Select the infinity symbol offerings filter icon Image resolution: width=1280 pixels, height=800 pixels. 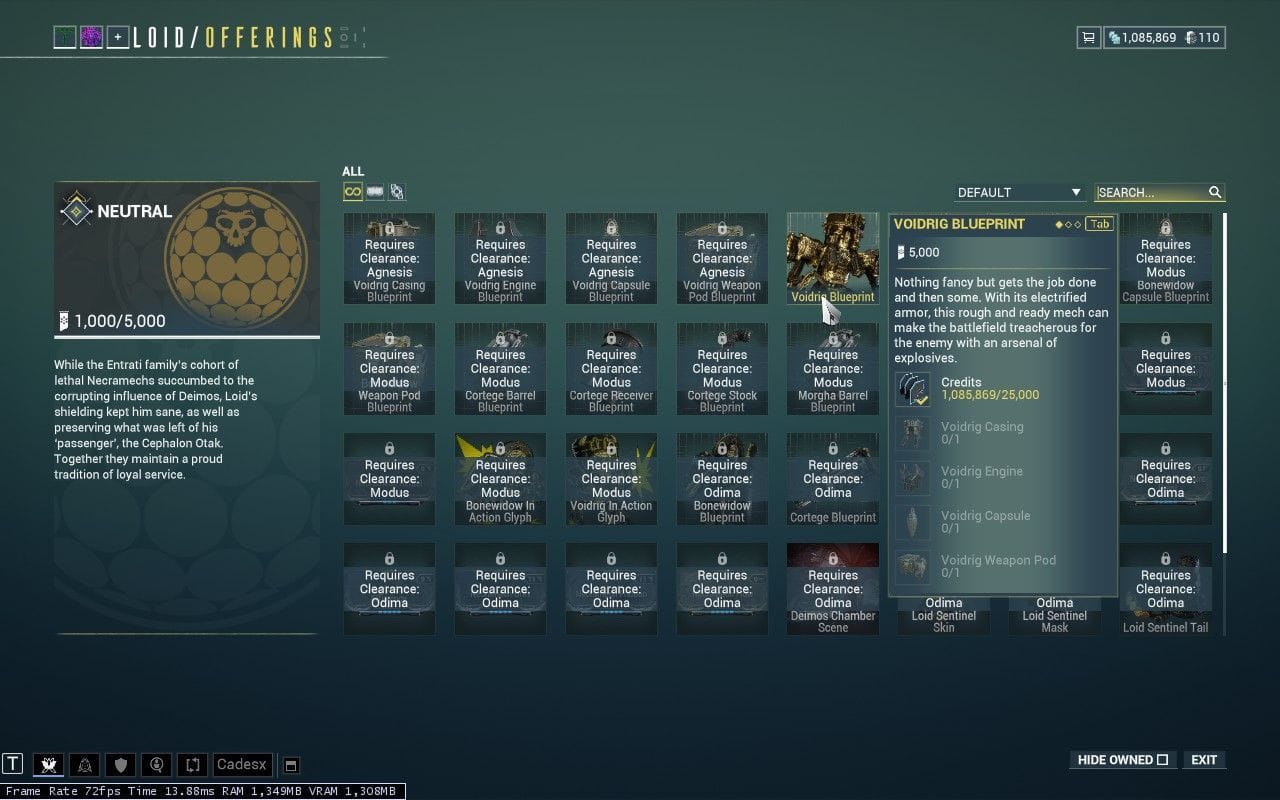pyautogui.click(x=351, y=190)
